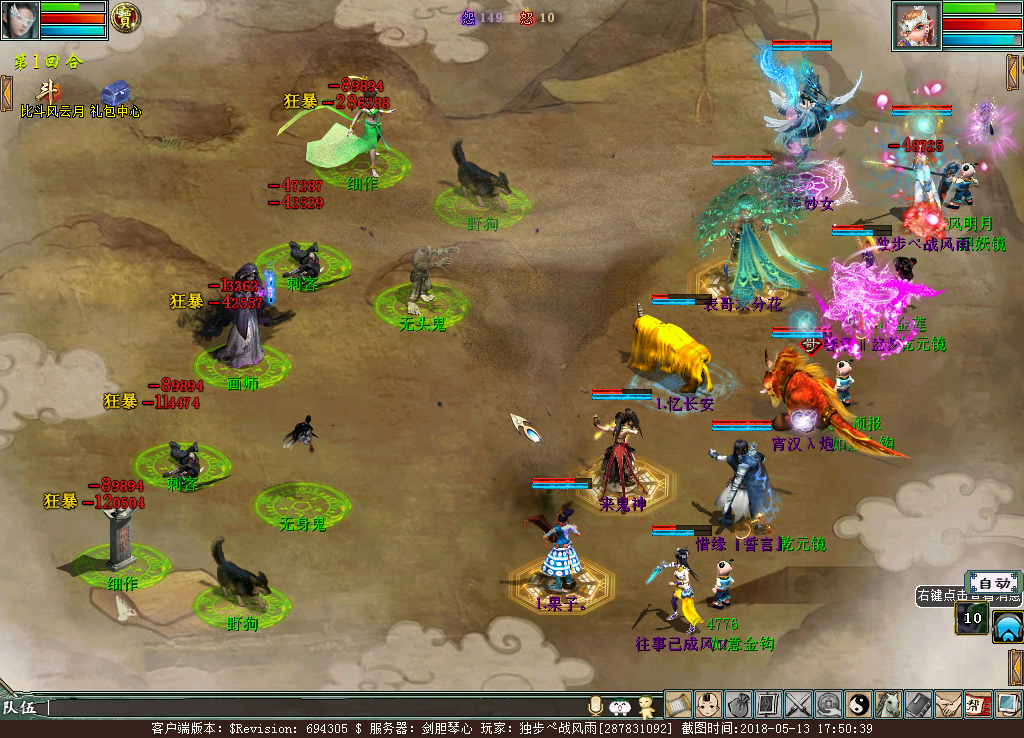Open the white horse mount icon
This screenshot has height=738, width=1024.
[889, 705]
